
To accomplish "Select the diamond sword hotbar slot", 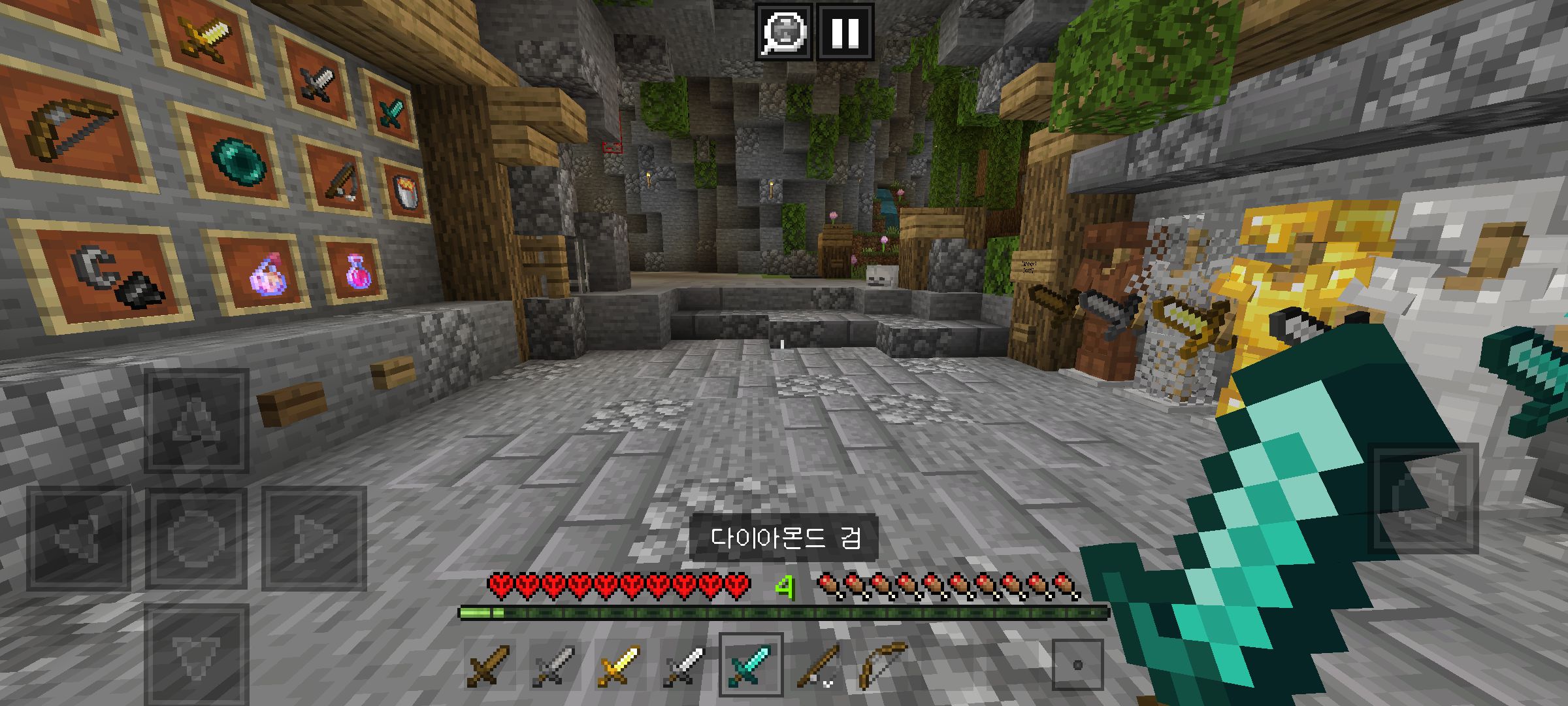I will (x=750, y=665).
